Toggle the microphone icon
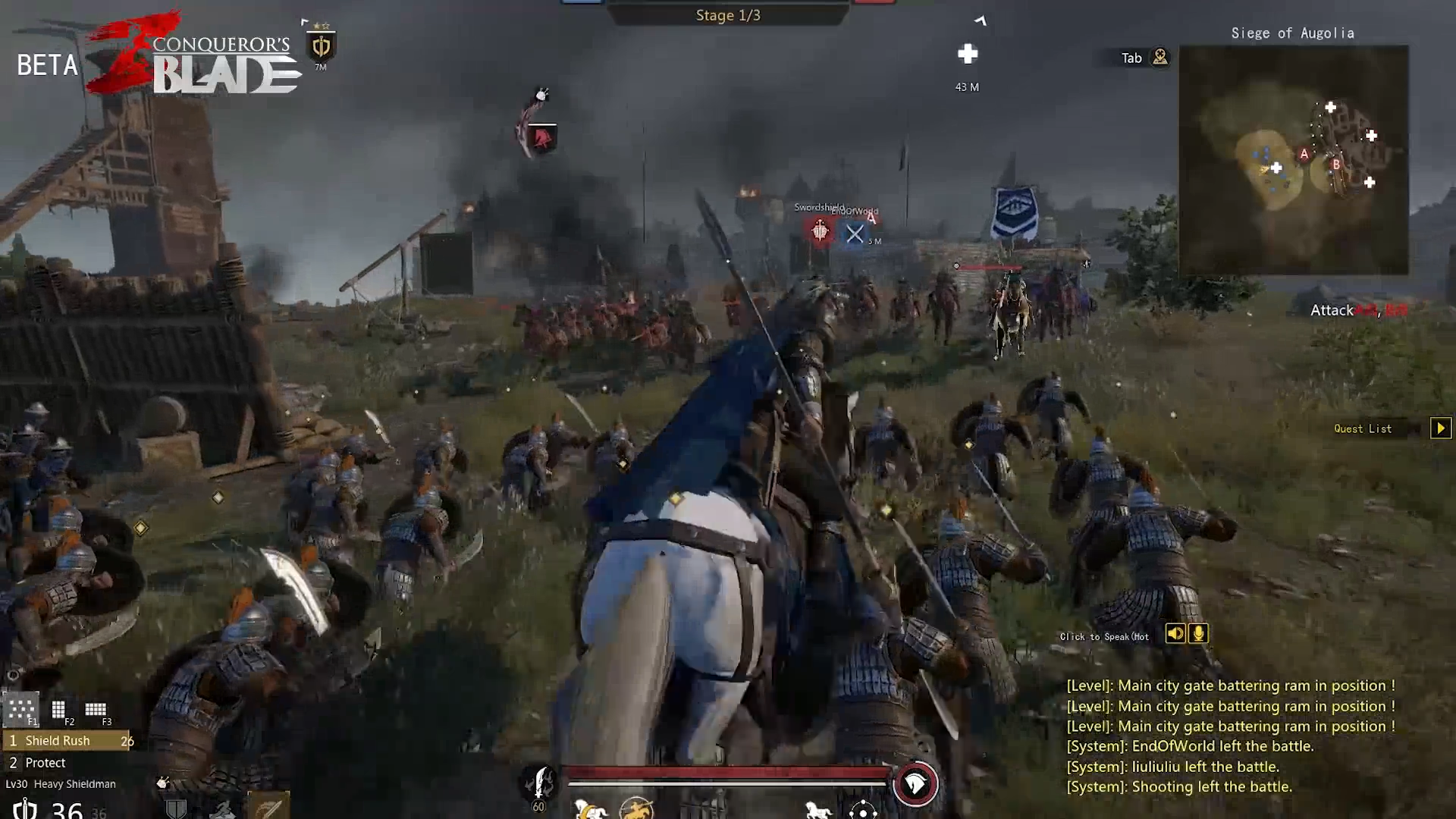This screenshot has width=1456, height=819. [x=1199, y=634]
